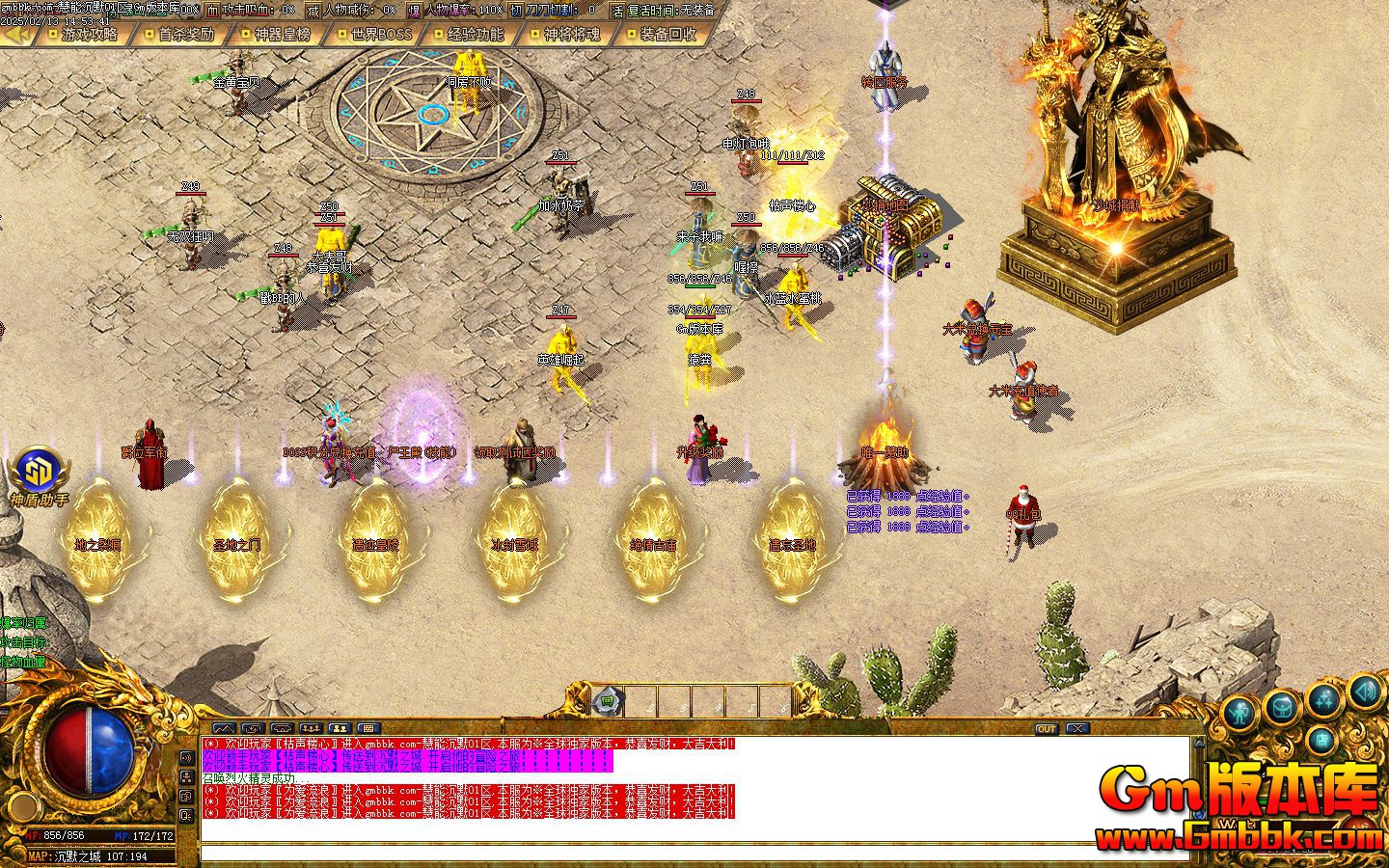Open the skills icon near the speaker icon
Image resolution: width=1389 pixels, height=868 pixels.
point(1322,701)
